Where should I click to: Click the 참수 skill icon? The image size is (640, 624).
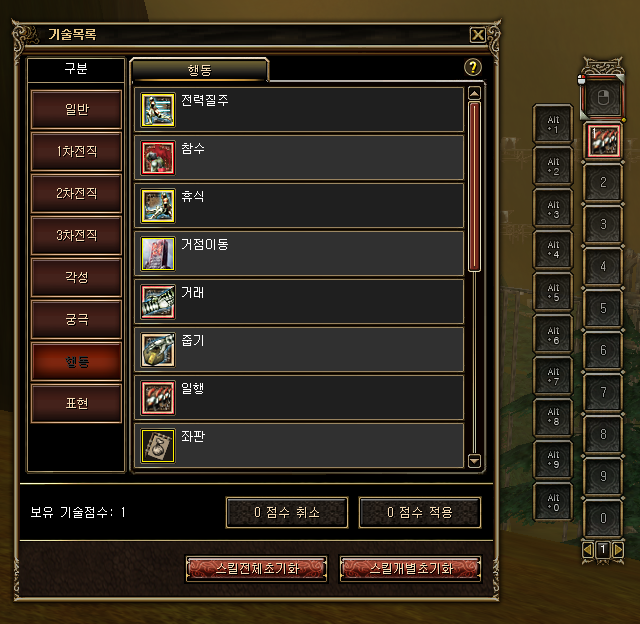coord(157,157)
